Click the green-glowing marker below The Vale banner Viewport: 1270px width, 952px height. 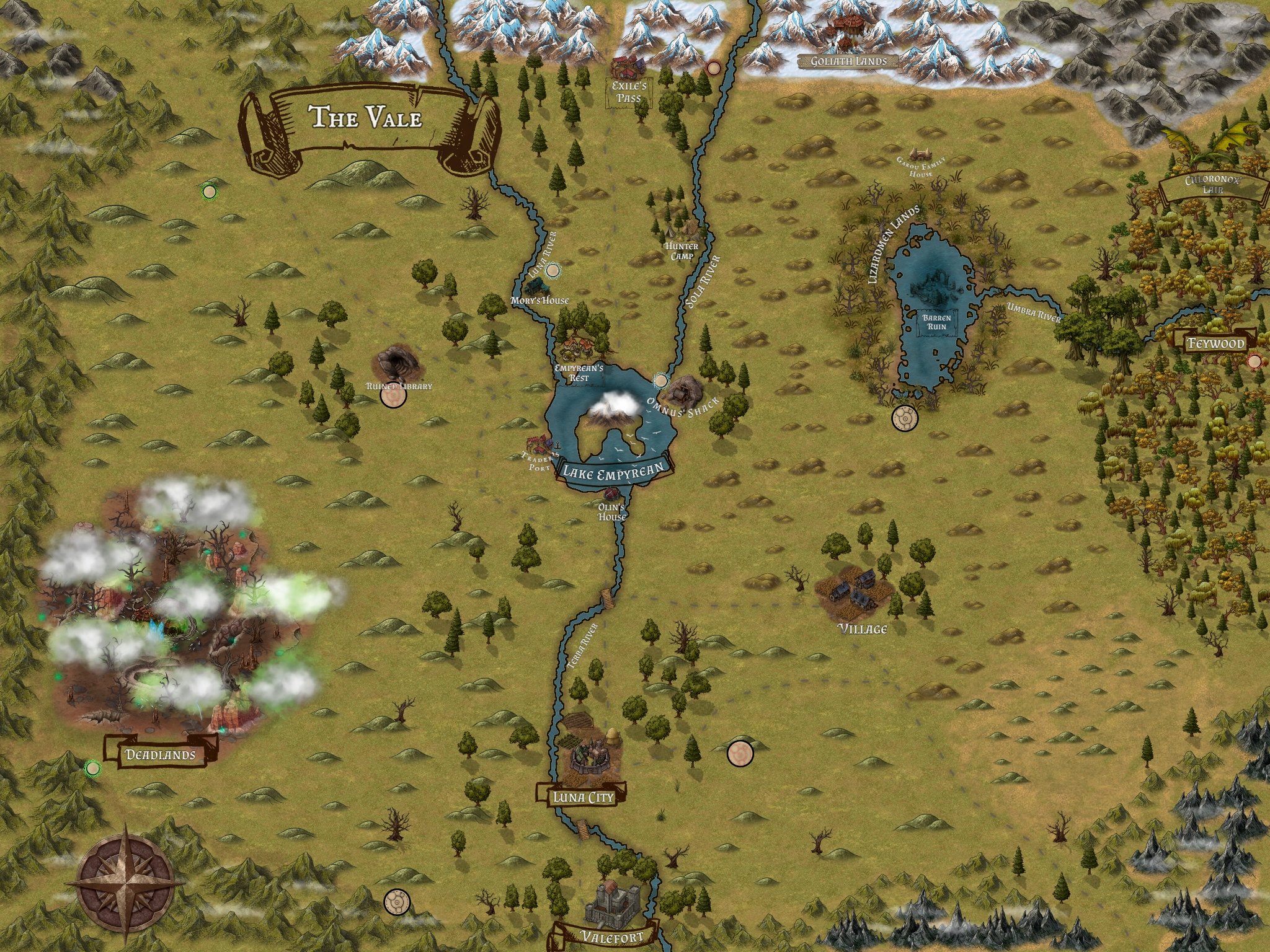(209, 192)
